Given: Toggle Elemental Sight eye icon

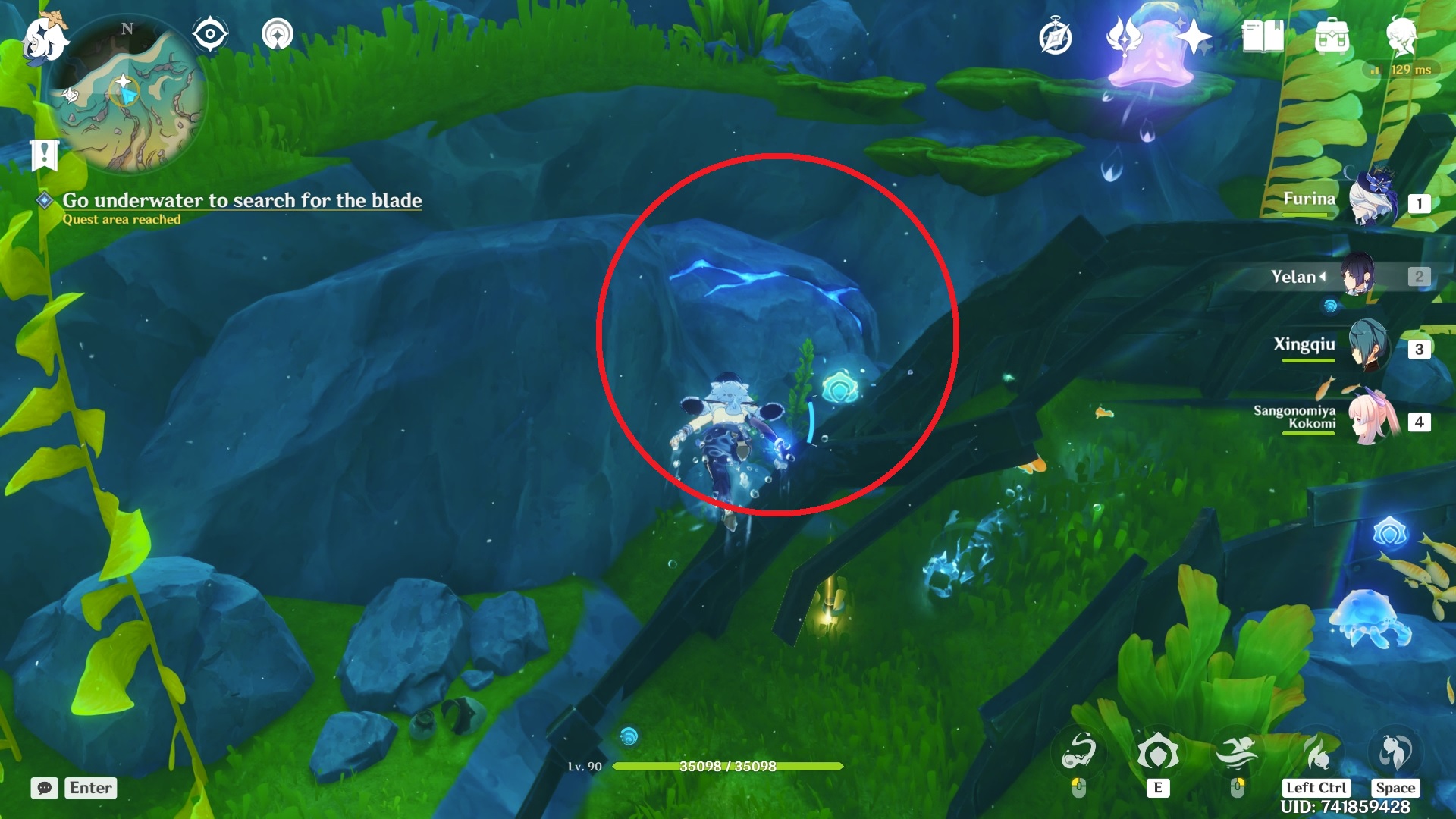Looking at the screenshot, I should 210,35.
